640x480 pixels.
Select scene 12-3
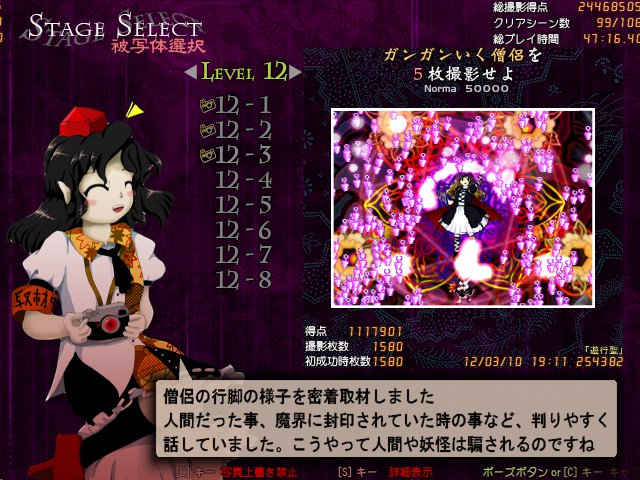[x=243, y=154]
